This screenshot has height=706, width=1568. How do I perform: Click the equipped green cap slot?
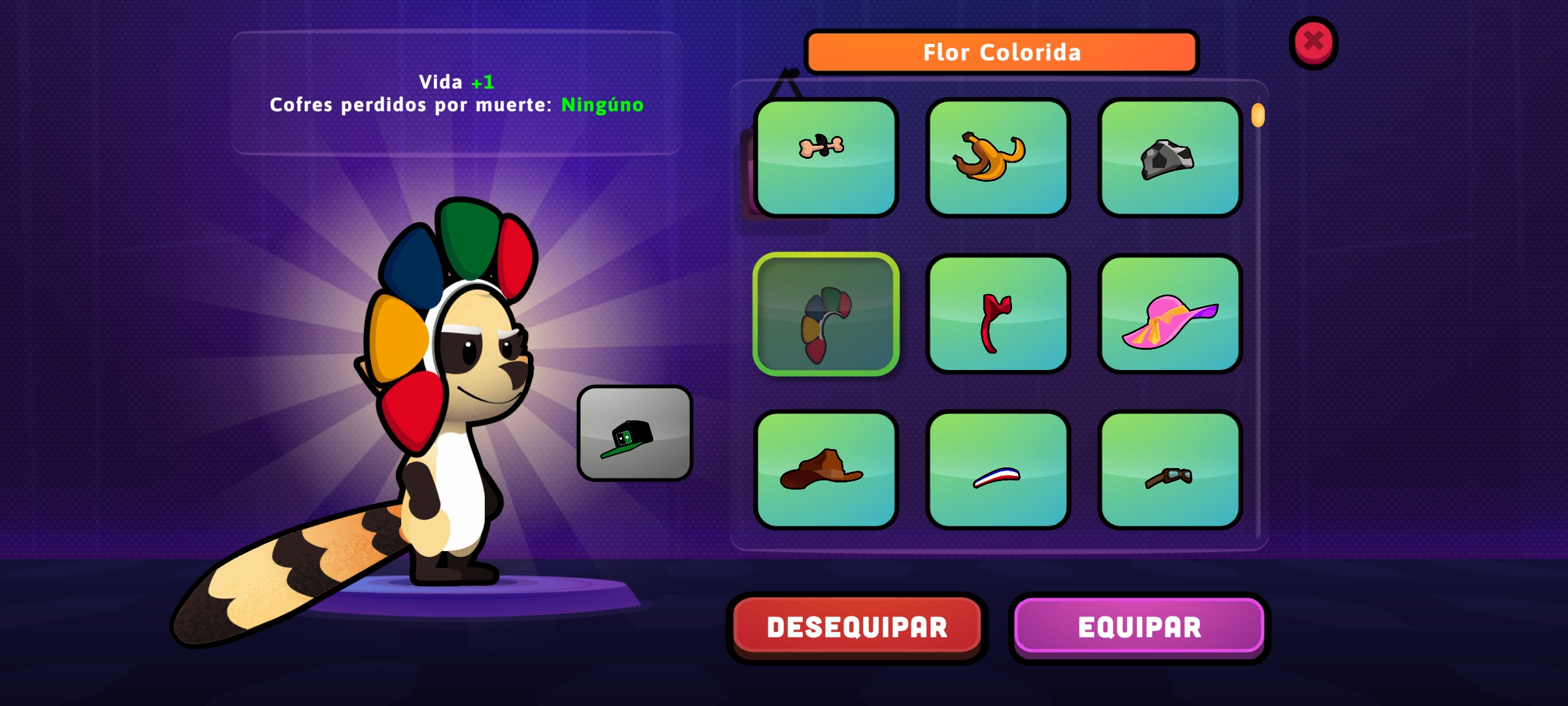click(634, 433)
